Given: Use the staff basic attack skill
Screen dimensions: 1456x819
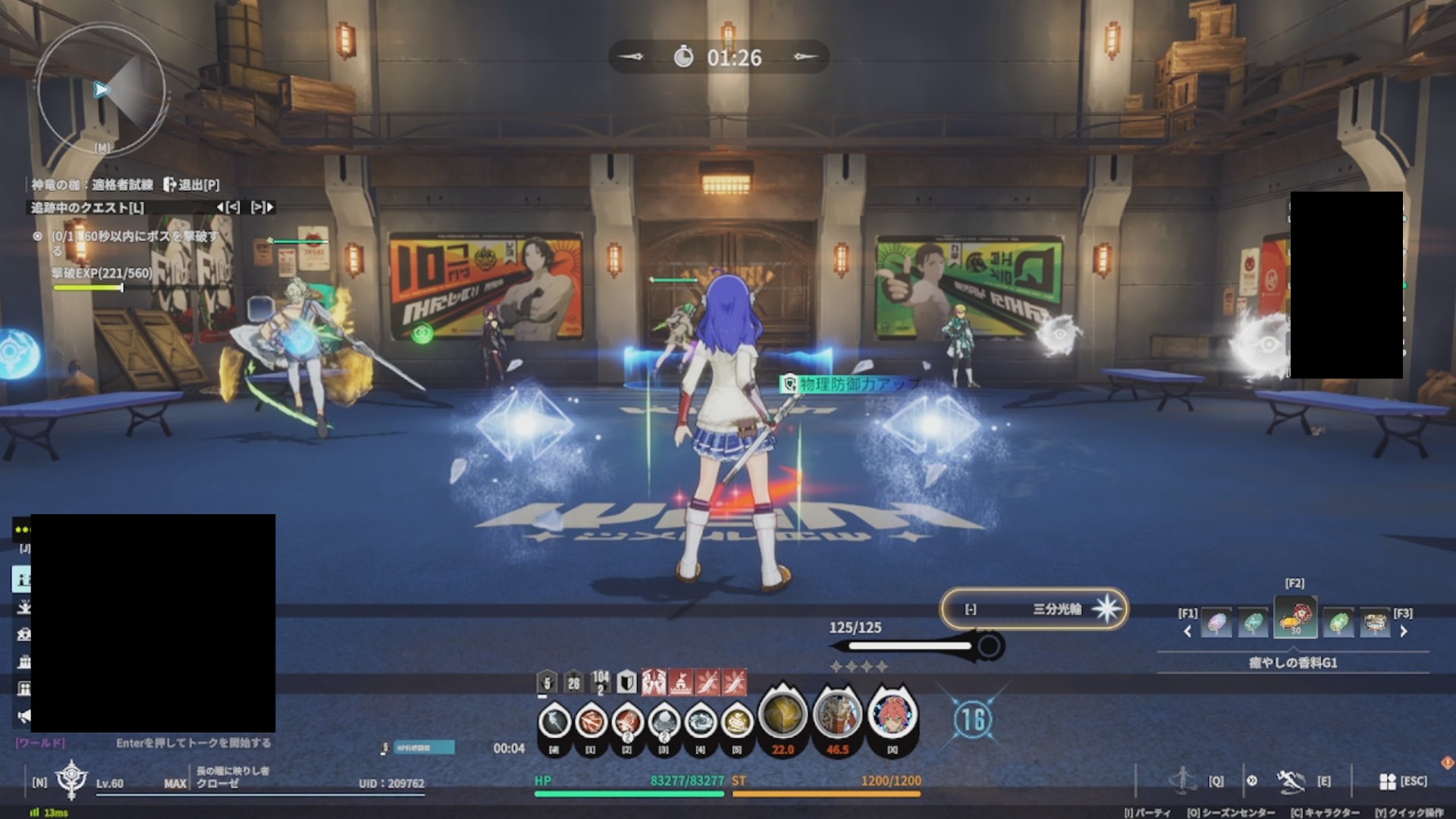Looking at the screenshot, I should tap(554, 721).
